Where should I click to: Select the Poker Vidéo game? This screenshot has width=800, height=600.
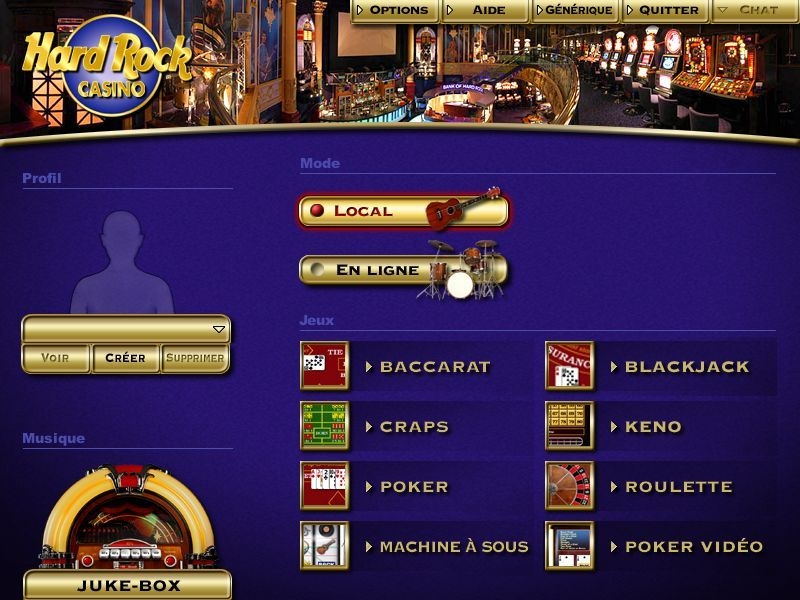coord(693,547)
